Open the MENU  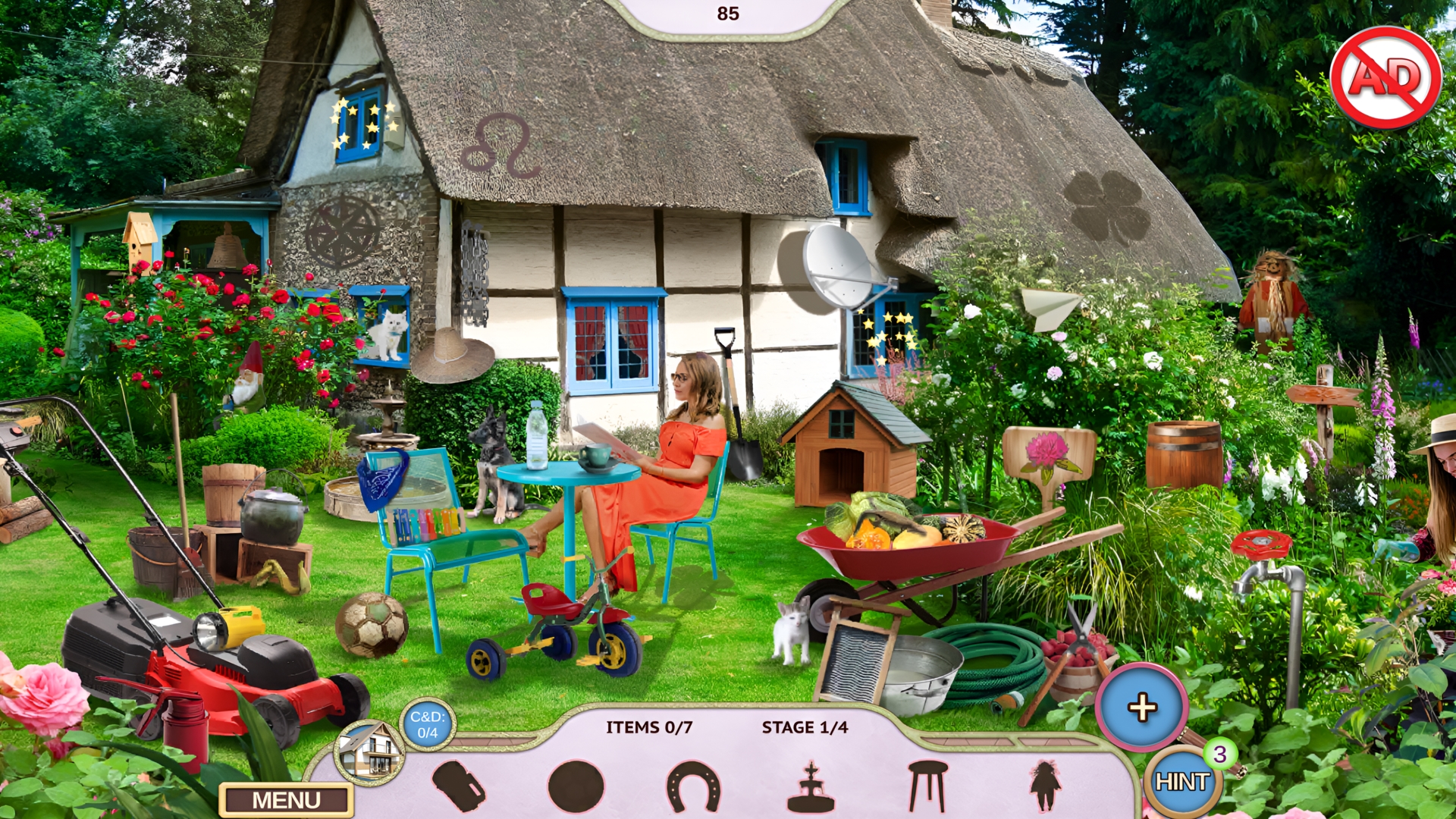[285, 800]
